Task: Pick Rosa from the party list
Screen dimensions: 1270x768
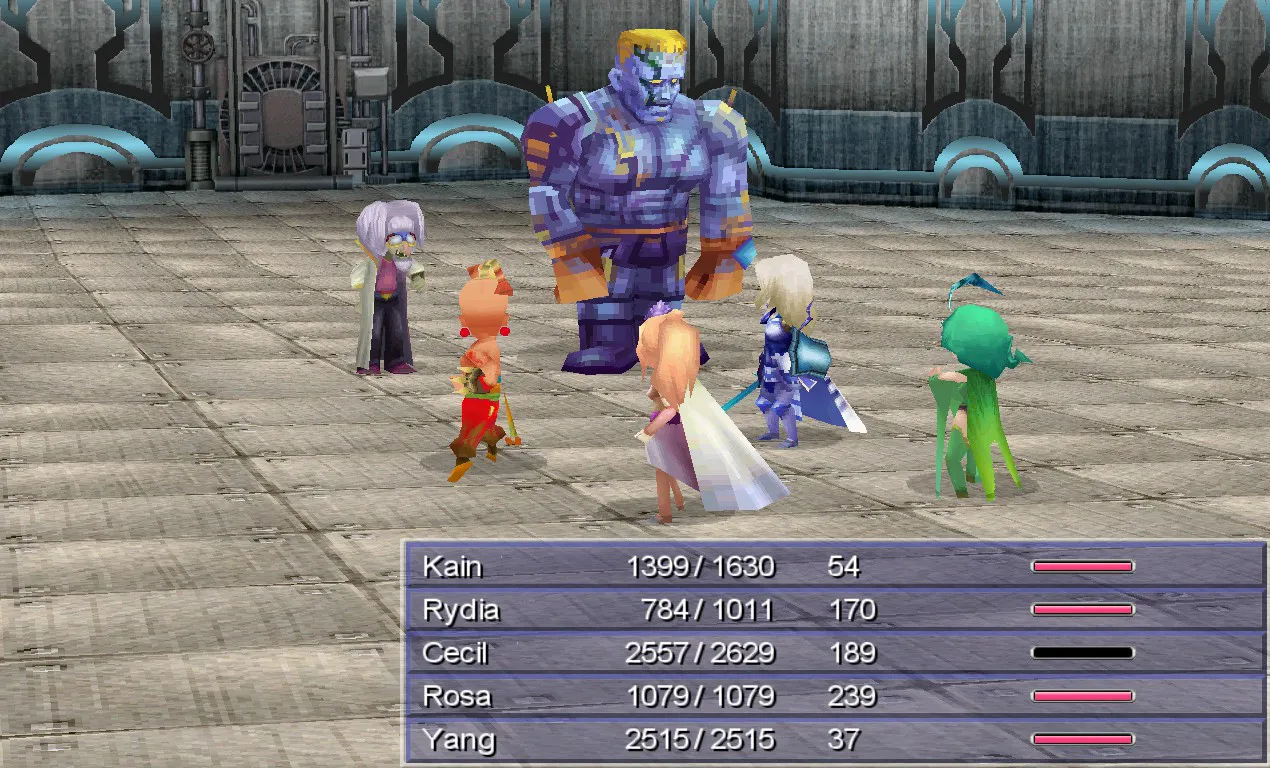Action: point(835,696)
